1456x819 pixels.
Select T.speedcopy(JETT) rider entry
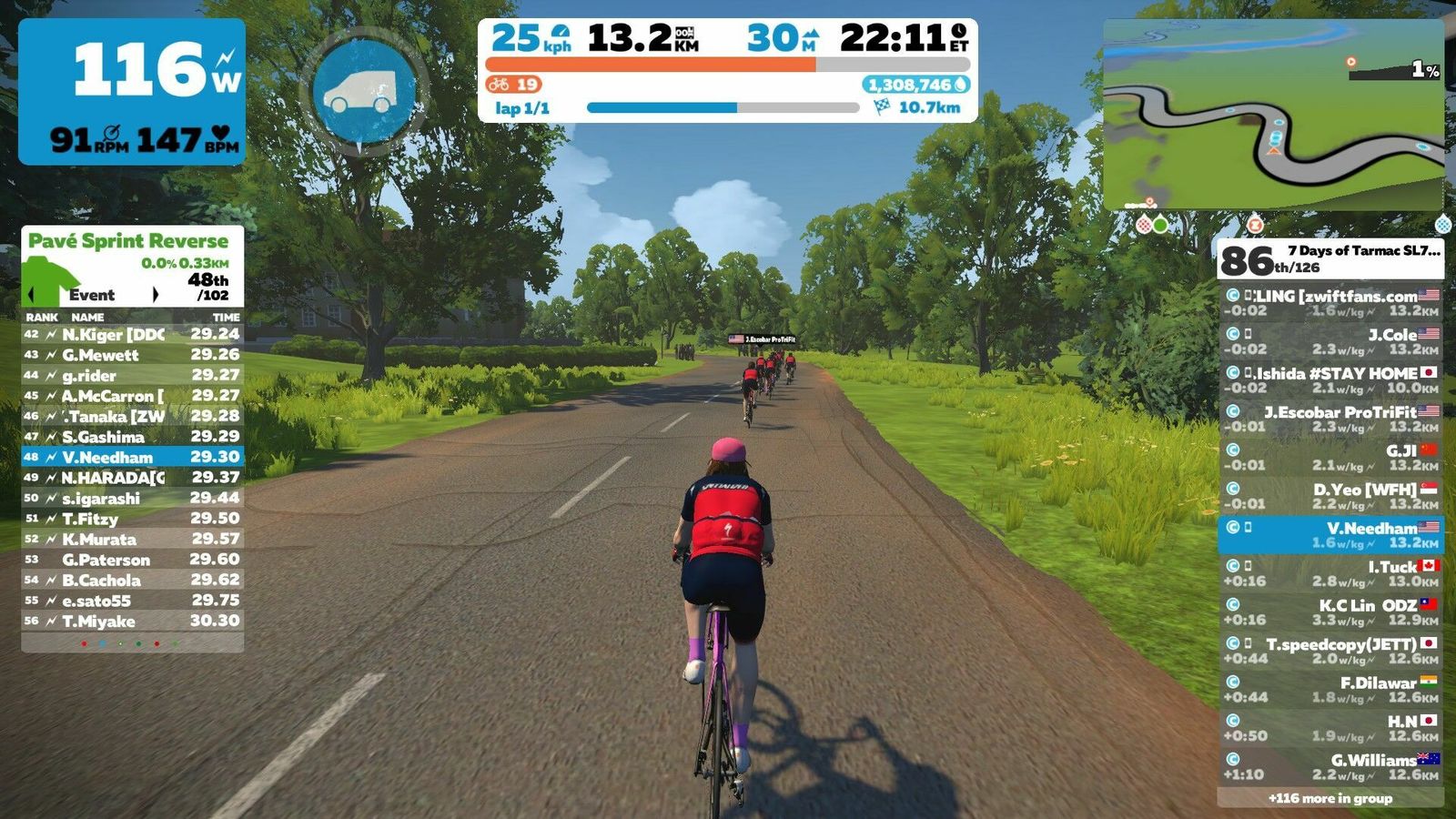[1330, 651]
